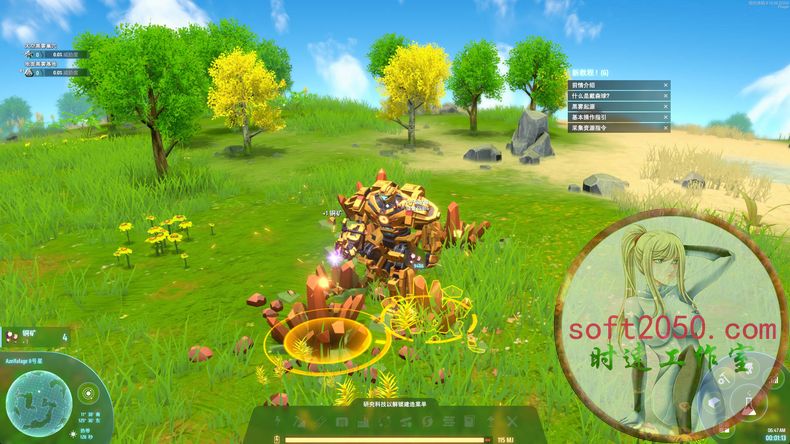This screenshot has width=790, height=444.
Task: Dismiss the 剧情介绍 tutorial entry
Action: coord(665,84)
